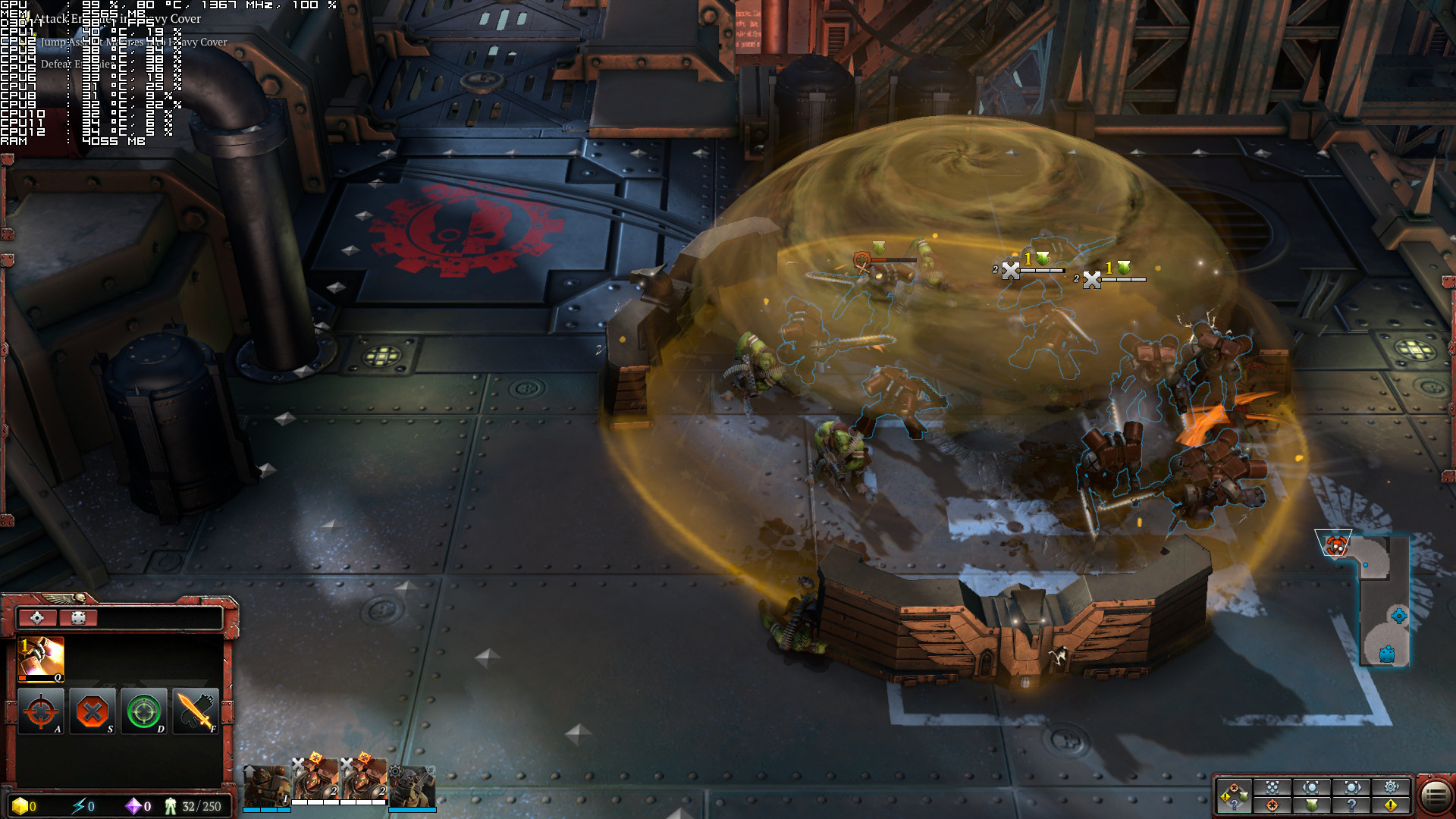1456x819 pixels.
Task: Send the green shield defend ping
Action: (x=1312, y=805)
